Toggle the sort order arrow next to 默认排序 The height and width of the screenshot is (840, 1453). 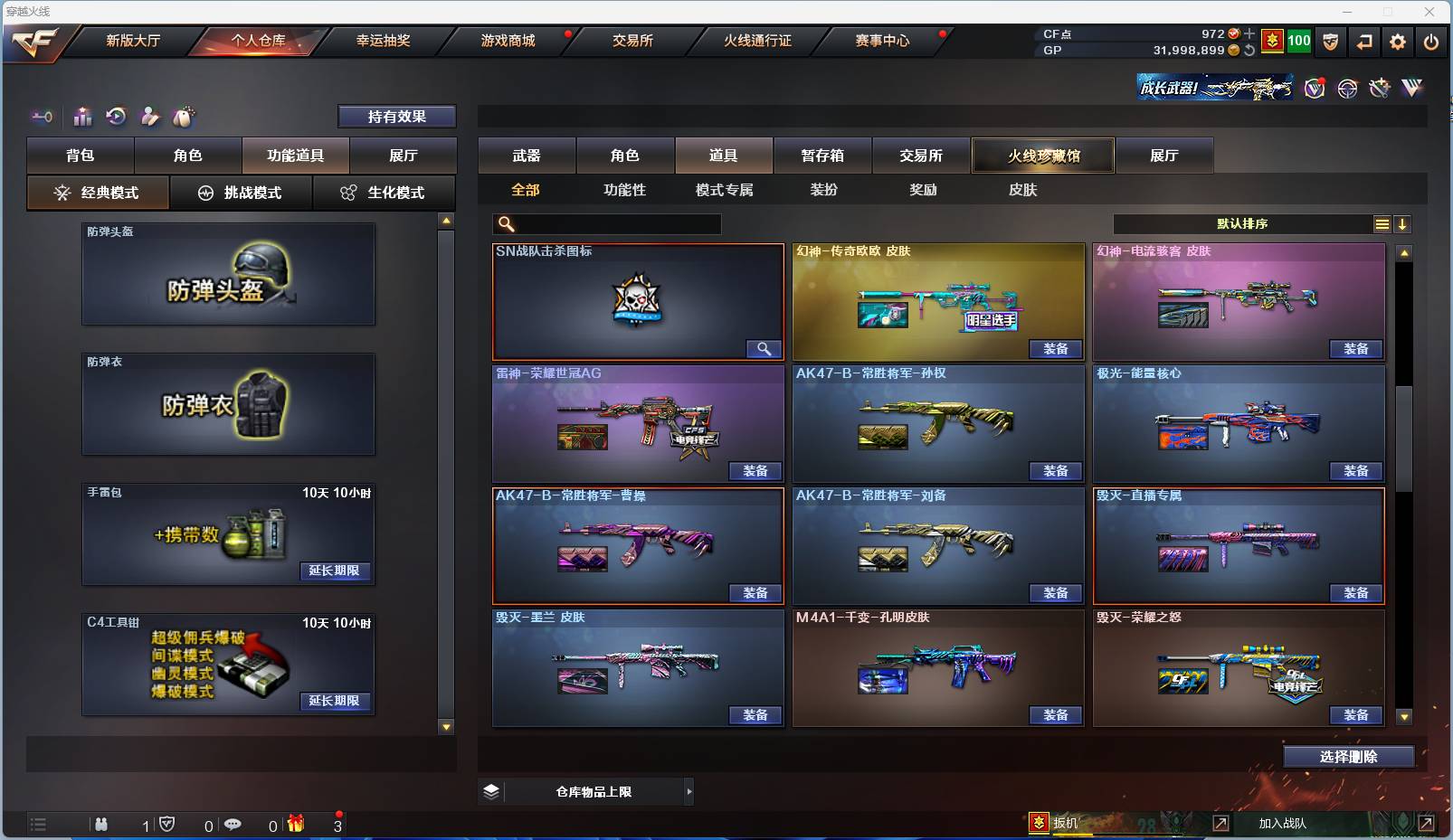[1402, 223]
